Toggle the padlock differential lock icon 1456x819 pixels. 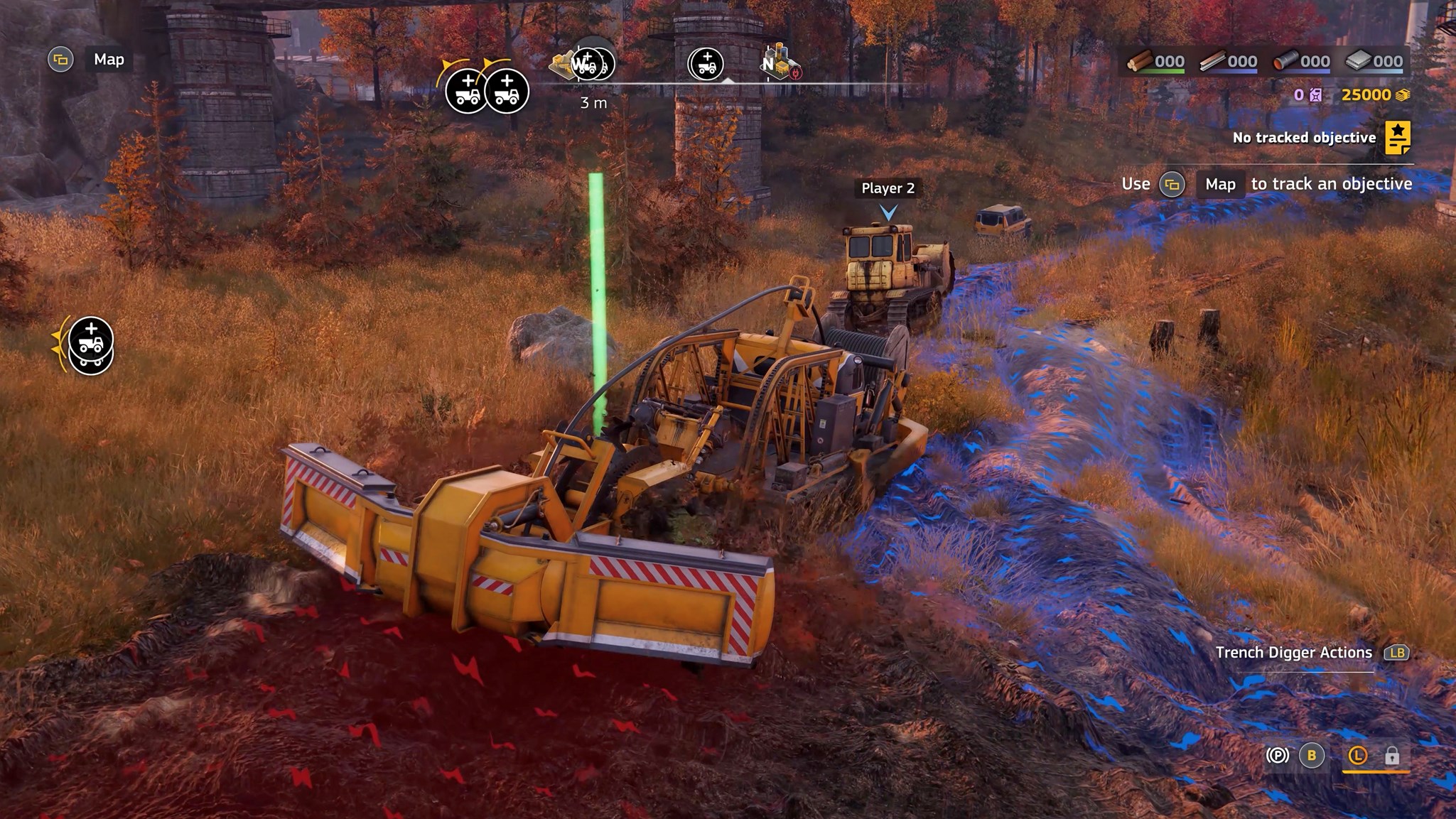[1391, 755]
